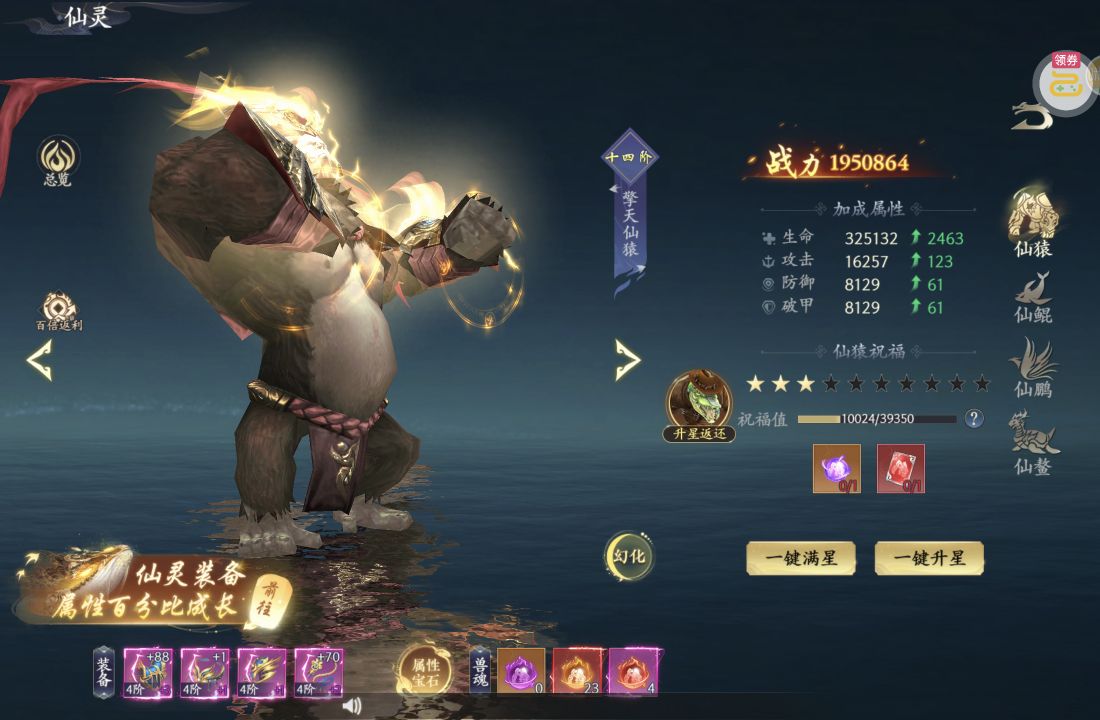Open the 领券 coupon overlay icon
The height and width of the screenshot is (720, 1100).
1066,82
